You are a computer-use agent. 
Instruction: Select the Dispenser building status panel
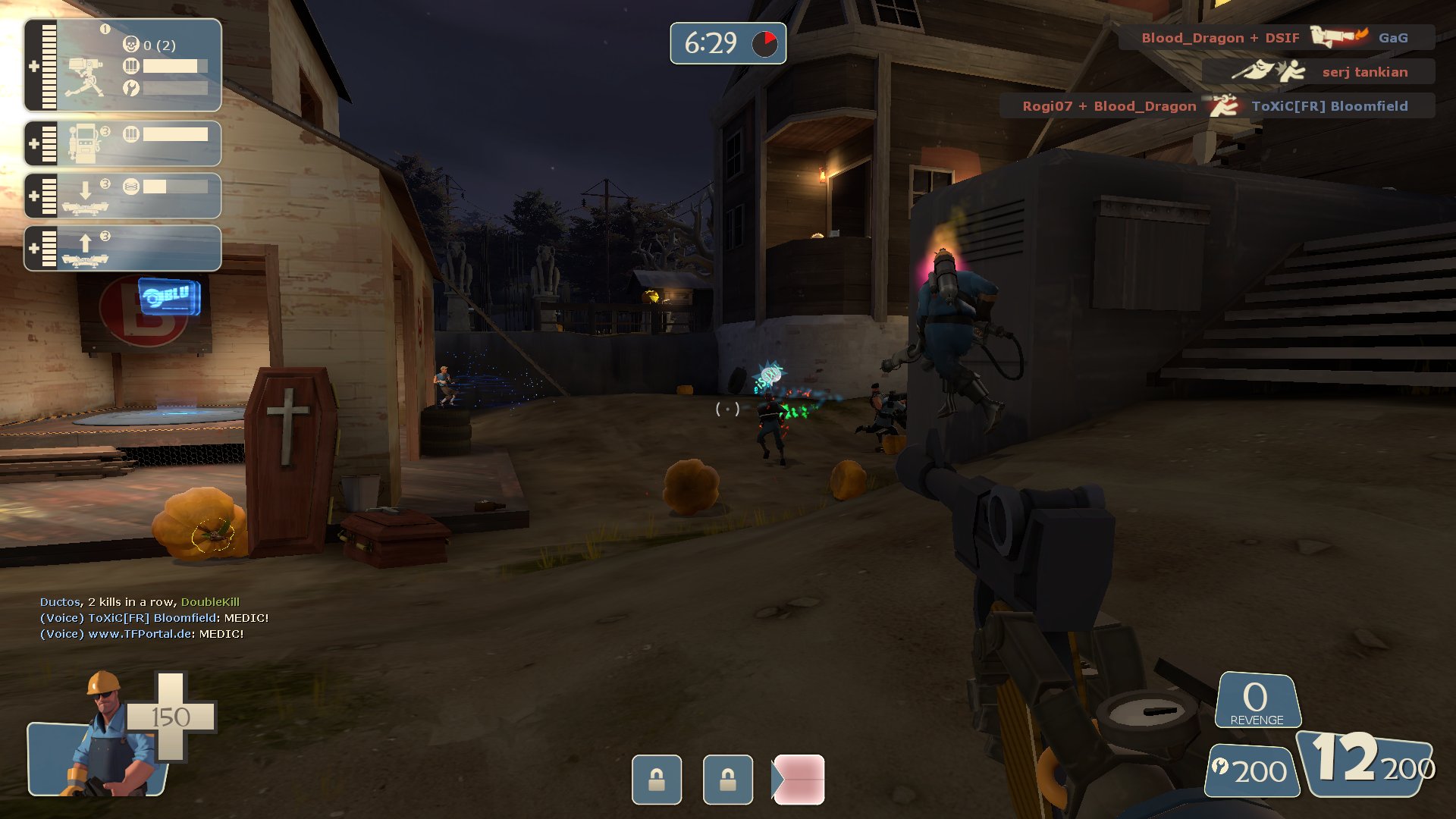coord(123,143)
